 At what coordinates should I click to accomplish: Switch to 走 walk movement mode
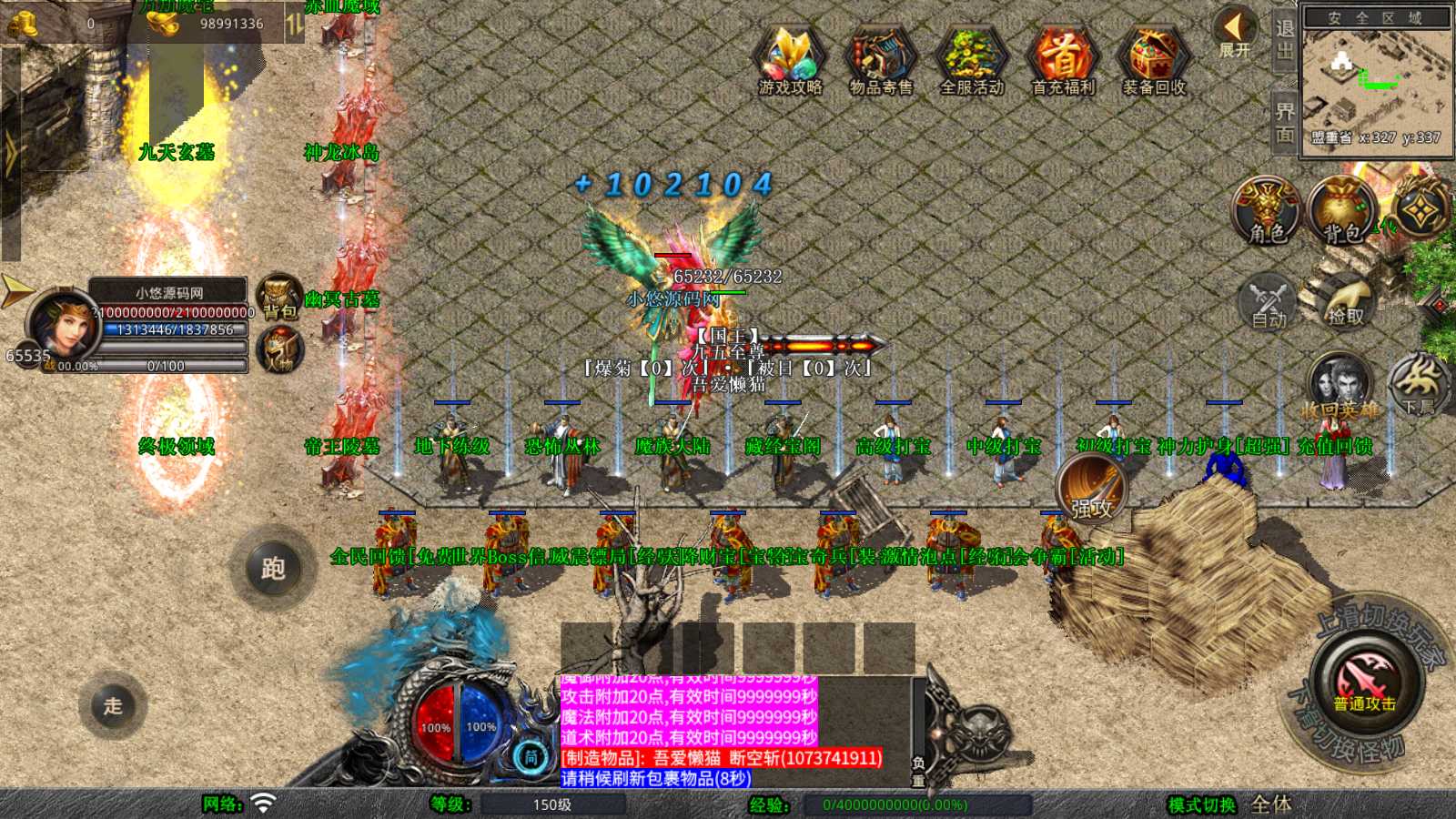[113, 705]
